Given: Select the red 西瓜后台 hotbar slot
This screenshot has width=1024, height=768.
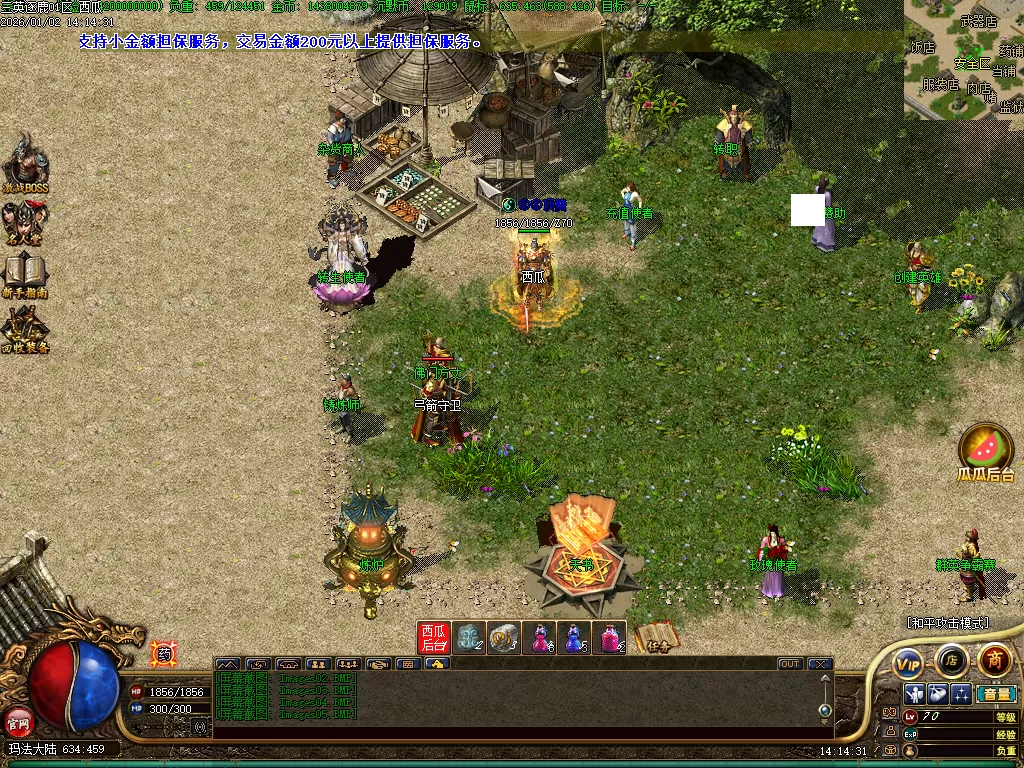Looking at the screenshot, I should click(434, 638).
